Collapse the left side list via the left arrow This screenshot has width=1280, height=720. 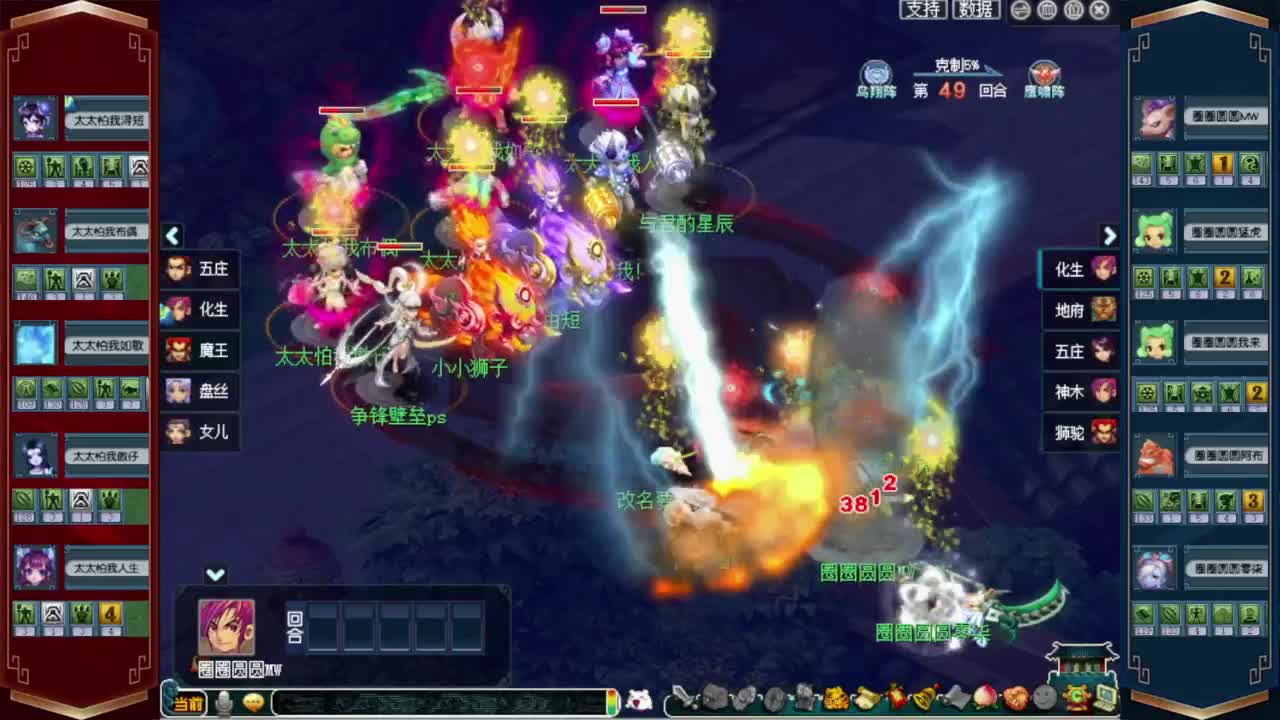coord(173,236)
